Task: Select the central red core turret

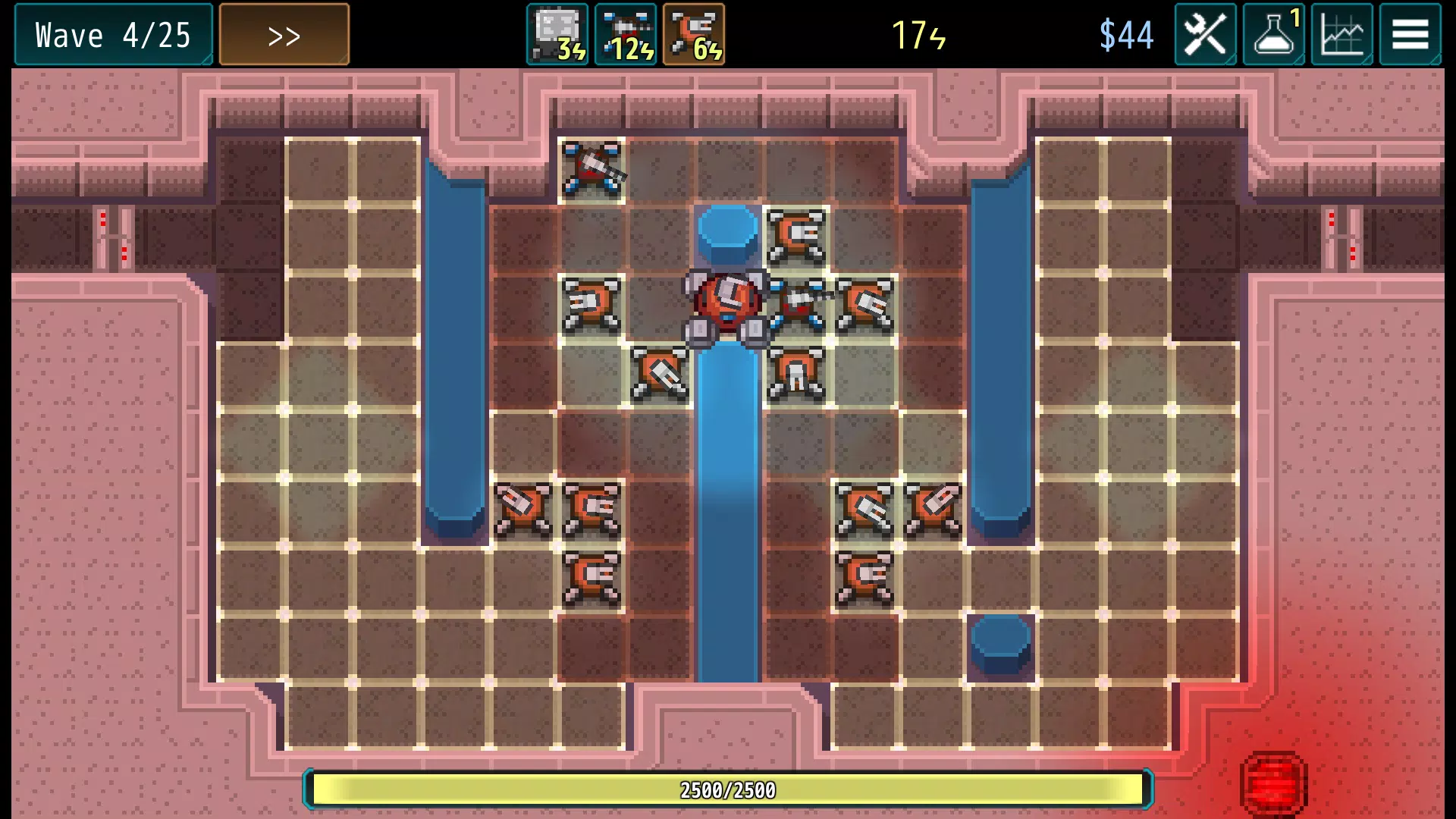Action: coord(727,305)
